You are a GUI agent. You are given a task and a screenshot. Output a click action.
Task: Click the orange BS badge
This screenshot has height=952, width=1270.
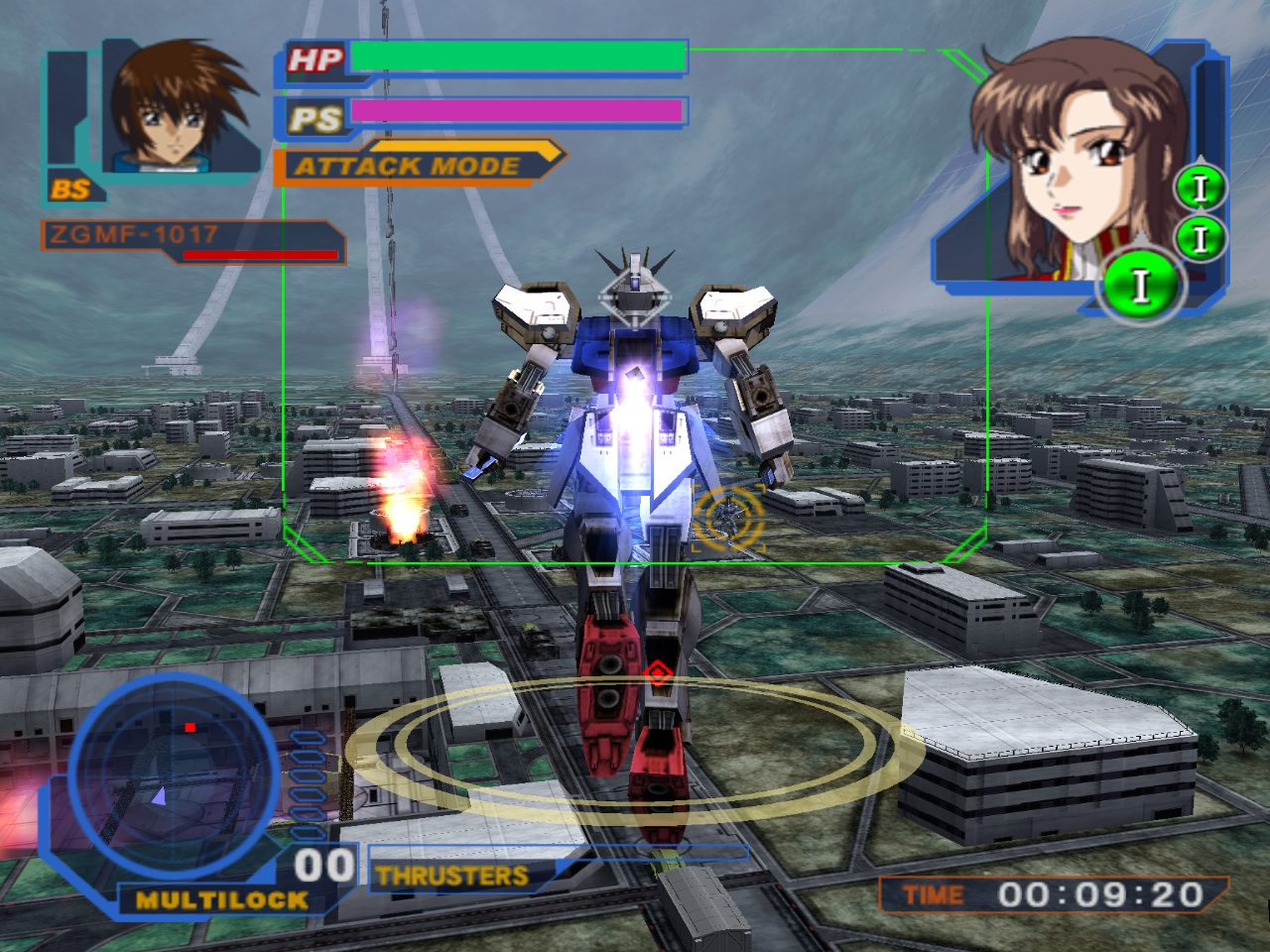(x=71, y=187)
